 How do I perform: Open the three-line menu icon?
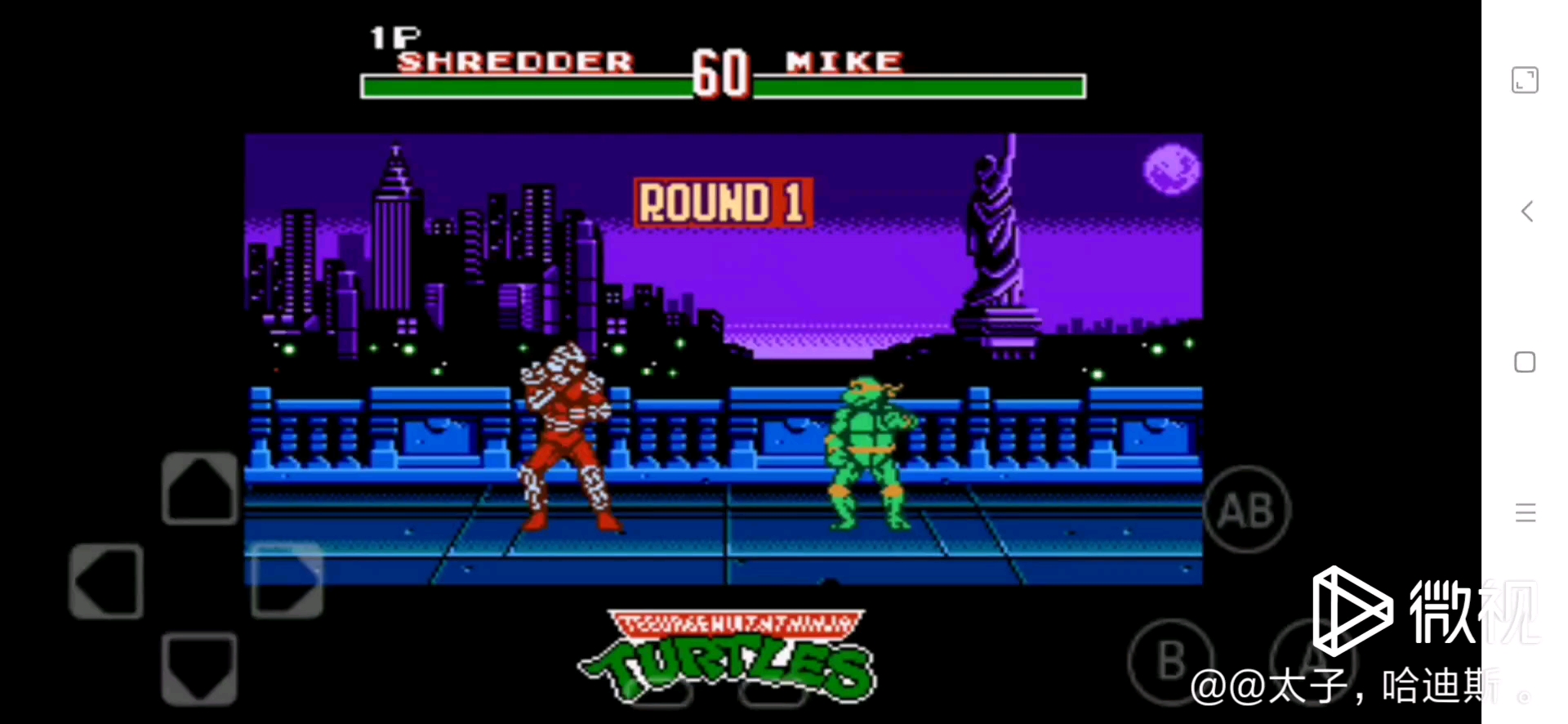click(x=1525, y=512)
